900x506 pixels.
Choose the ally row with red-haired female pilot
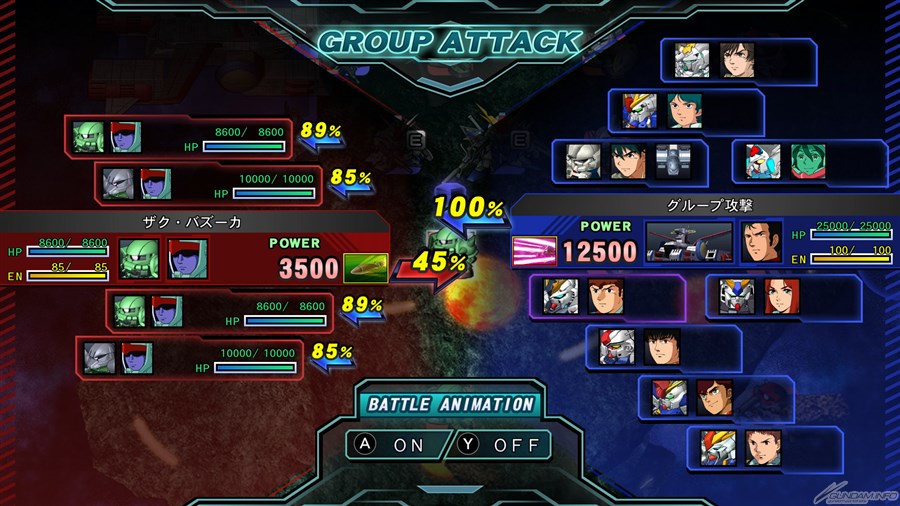(x=783, y=297)
